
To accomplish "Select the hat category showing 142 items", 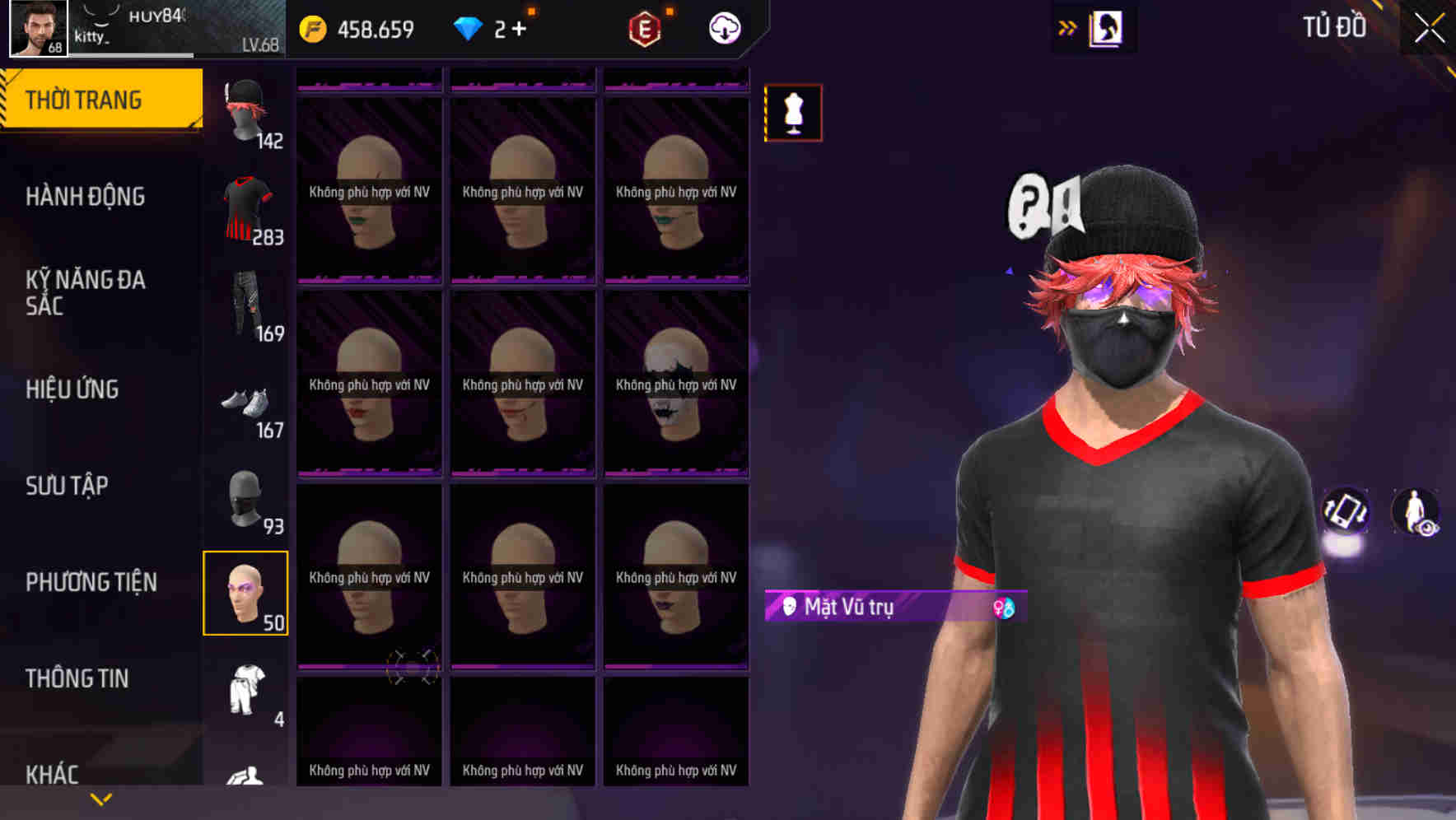I will [x=245, y=111].
